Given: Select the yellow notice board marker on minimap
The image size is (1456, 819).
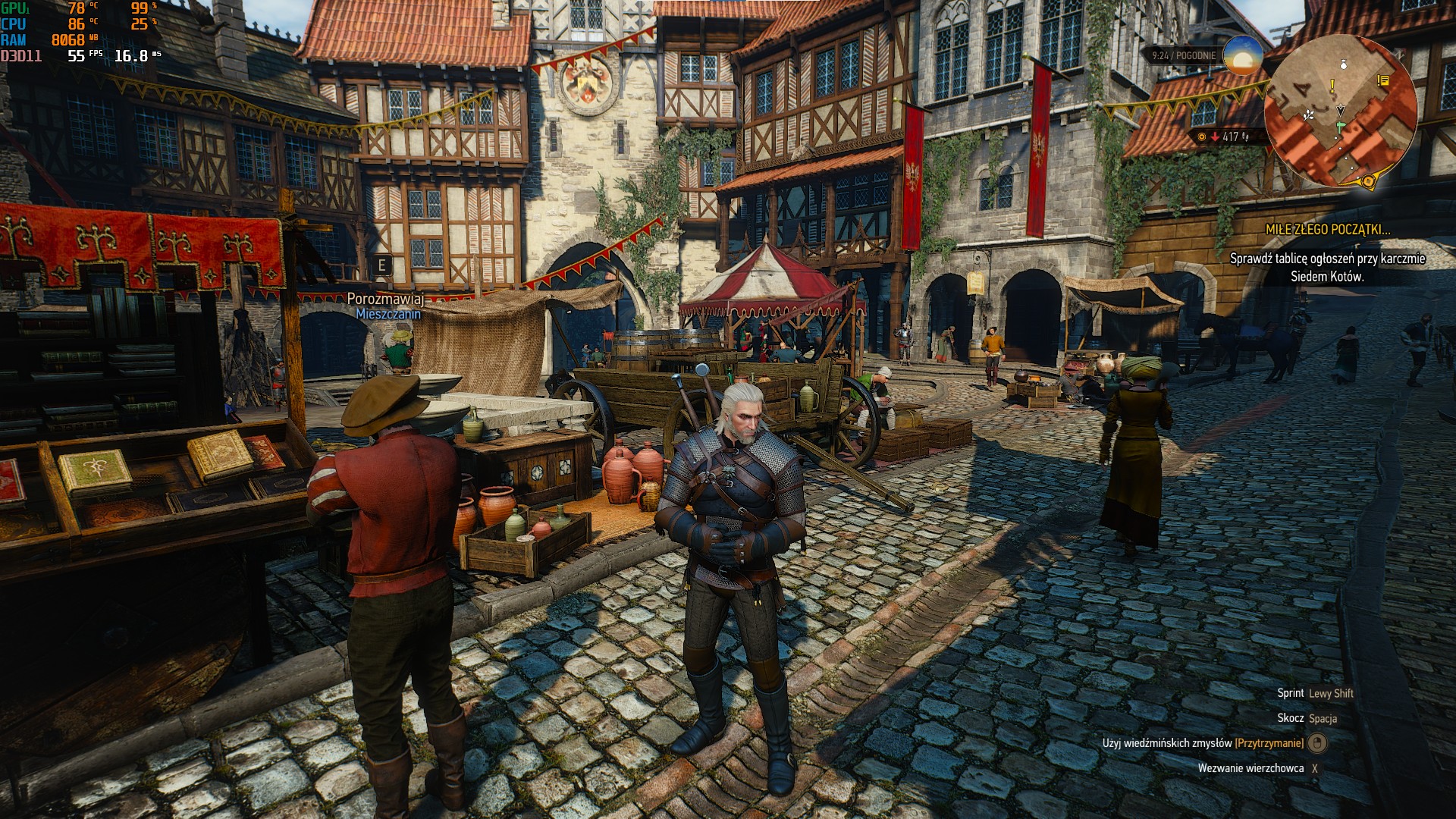Looking at the screenshot, I should pos(1383,80).
